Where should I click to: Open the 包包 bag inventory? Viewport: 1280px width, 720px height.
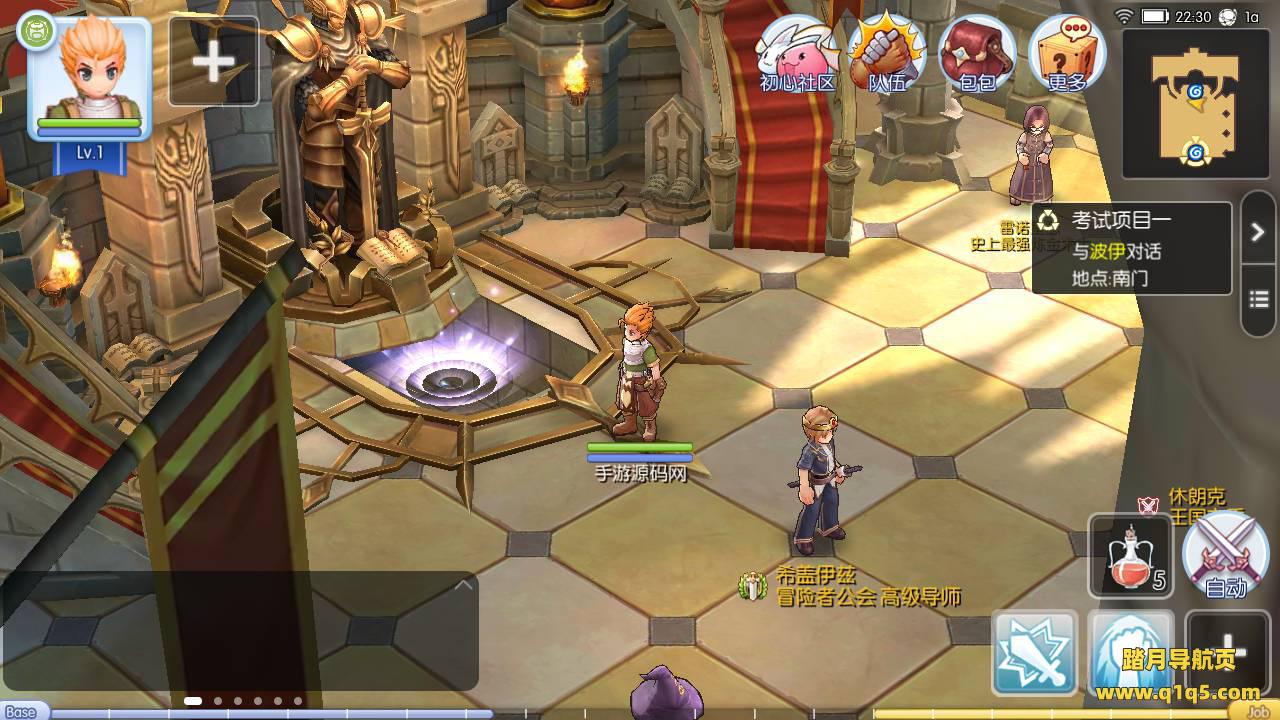pyautogui.click(x=976, y=55)
